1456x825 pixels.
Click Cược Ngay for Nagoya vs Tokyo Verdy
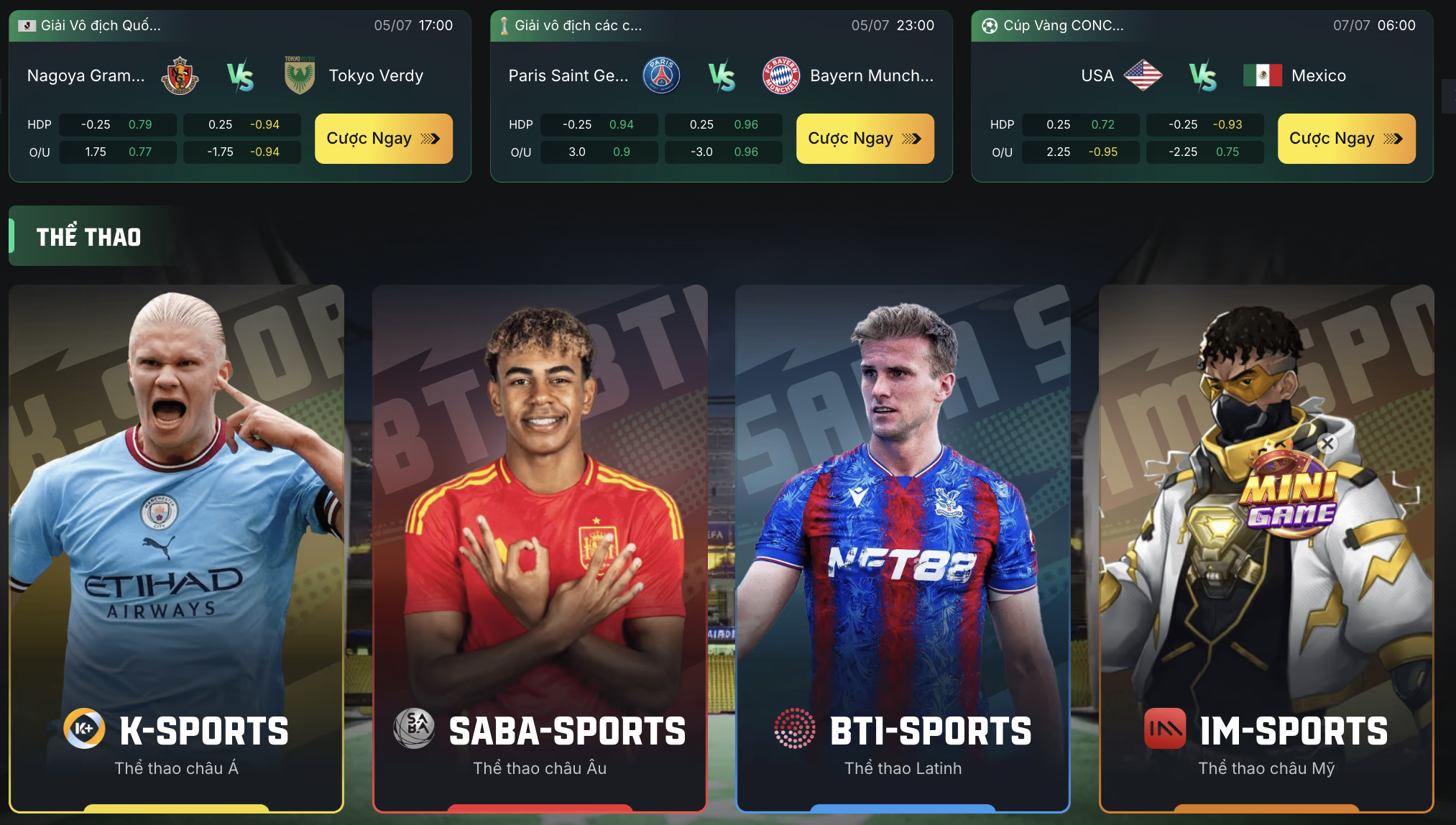point(383,139)
